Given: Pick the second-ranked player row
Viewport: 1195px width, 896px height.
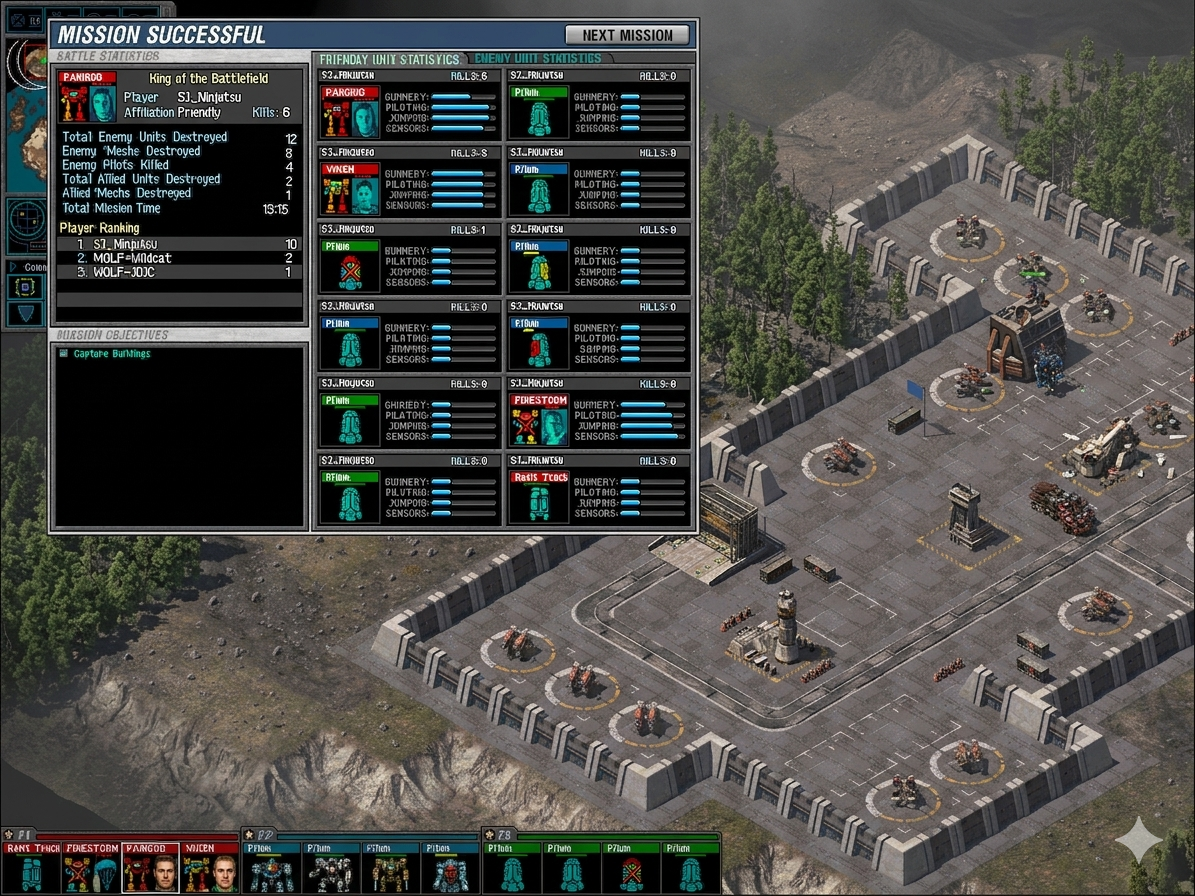Looking at the screenshot, I should pos(179,258).
